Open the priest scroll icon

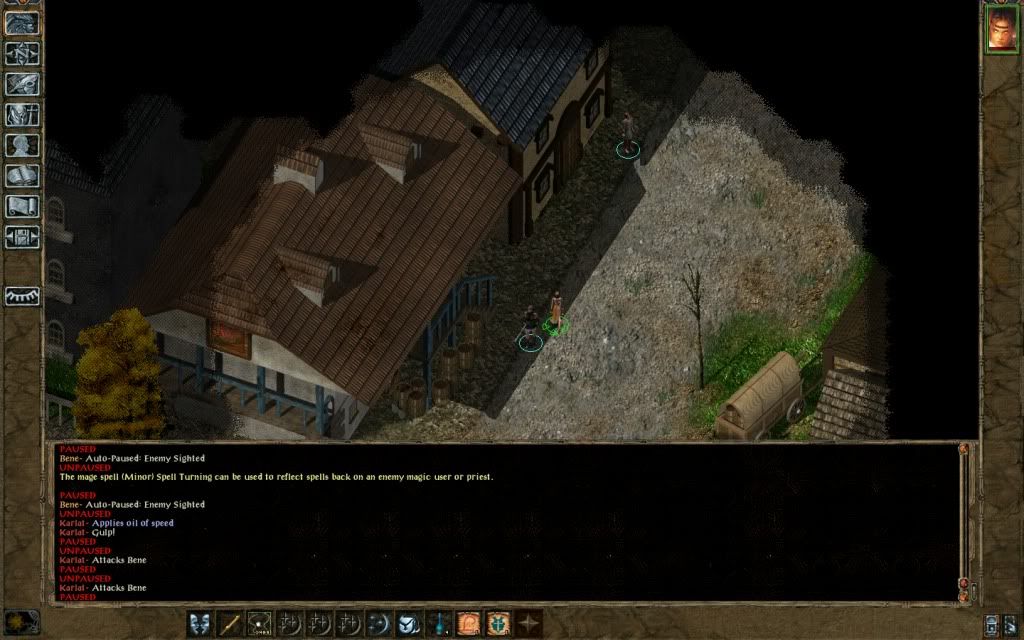coord(22,207)
